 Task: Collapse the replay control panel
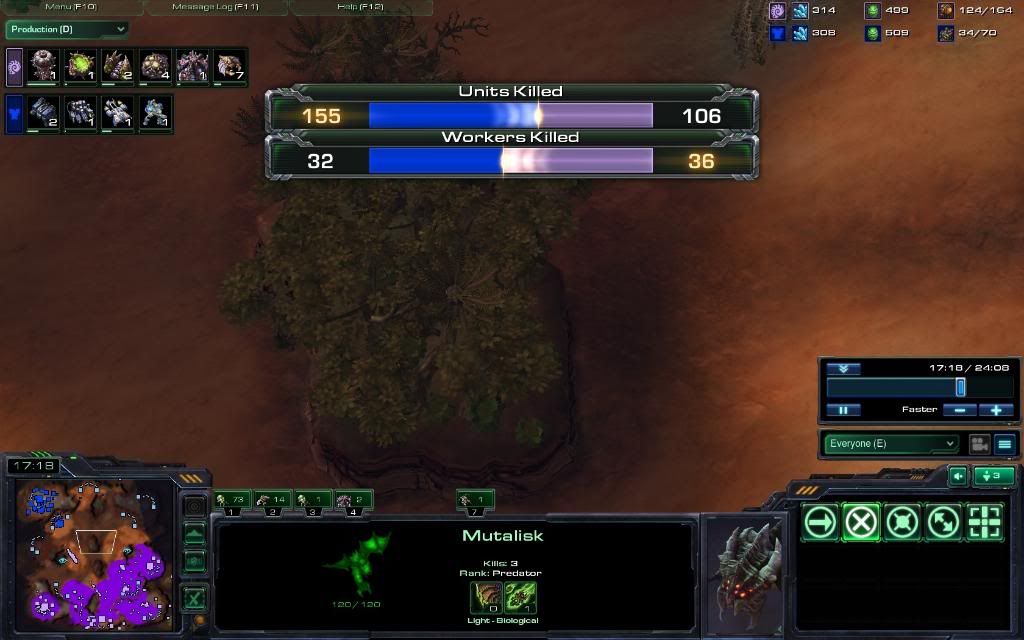[843, 369]
